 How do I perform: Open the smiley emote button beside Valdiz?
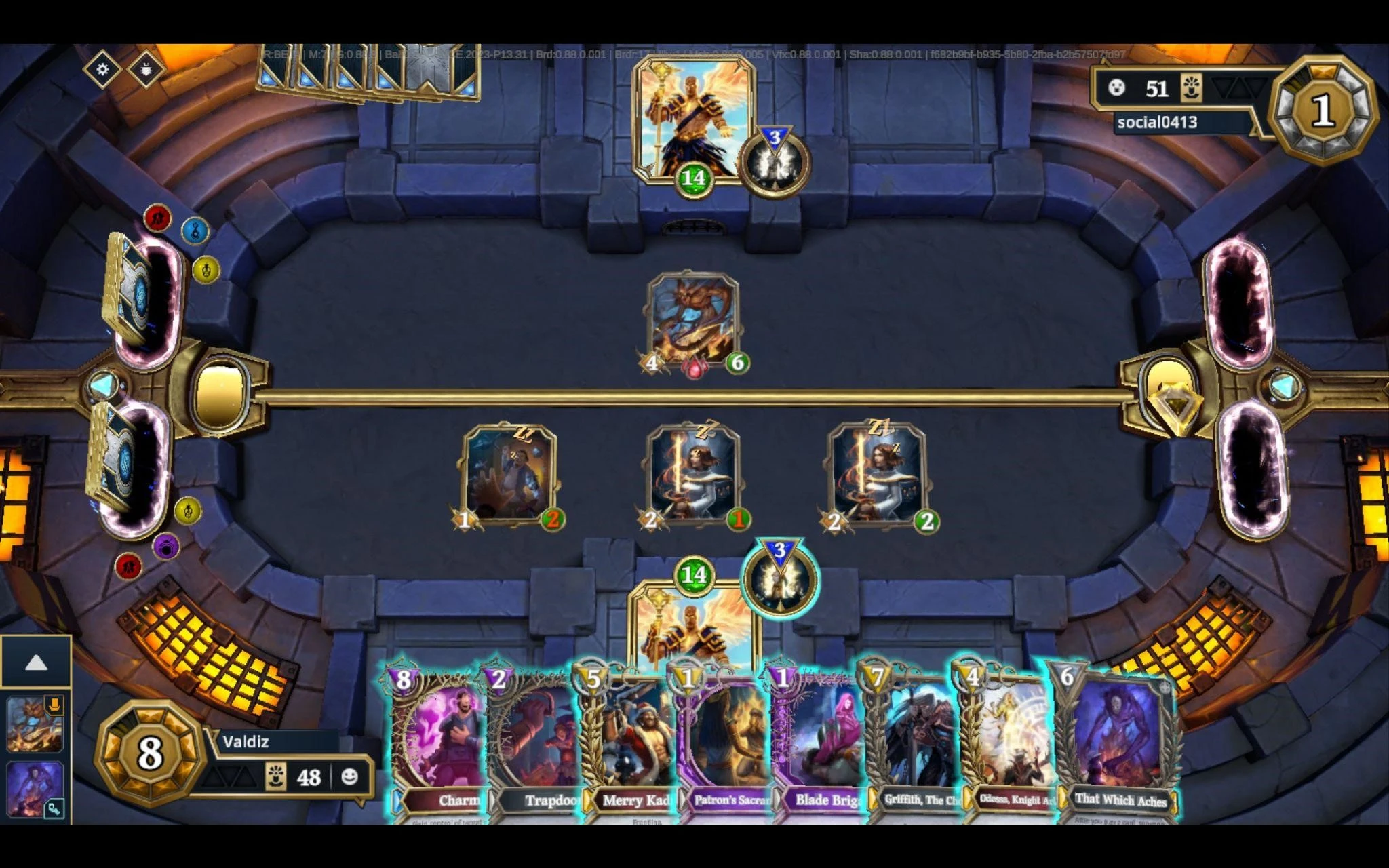(349, 776)
